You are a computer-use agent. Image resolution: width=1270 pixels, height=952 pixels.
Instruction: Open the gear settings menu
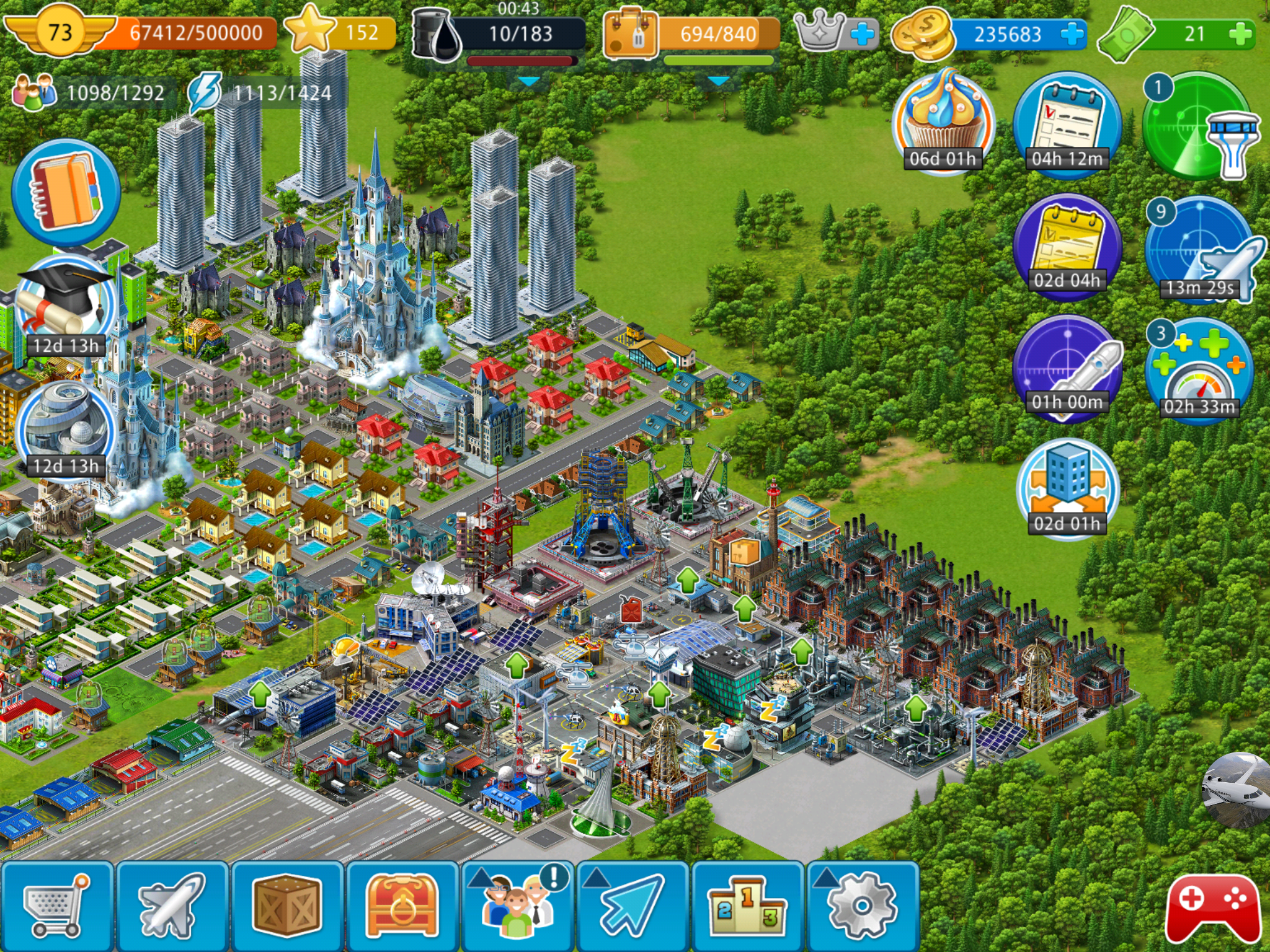863,906
